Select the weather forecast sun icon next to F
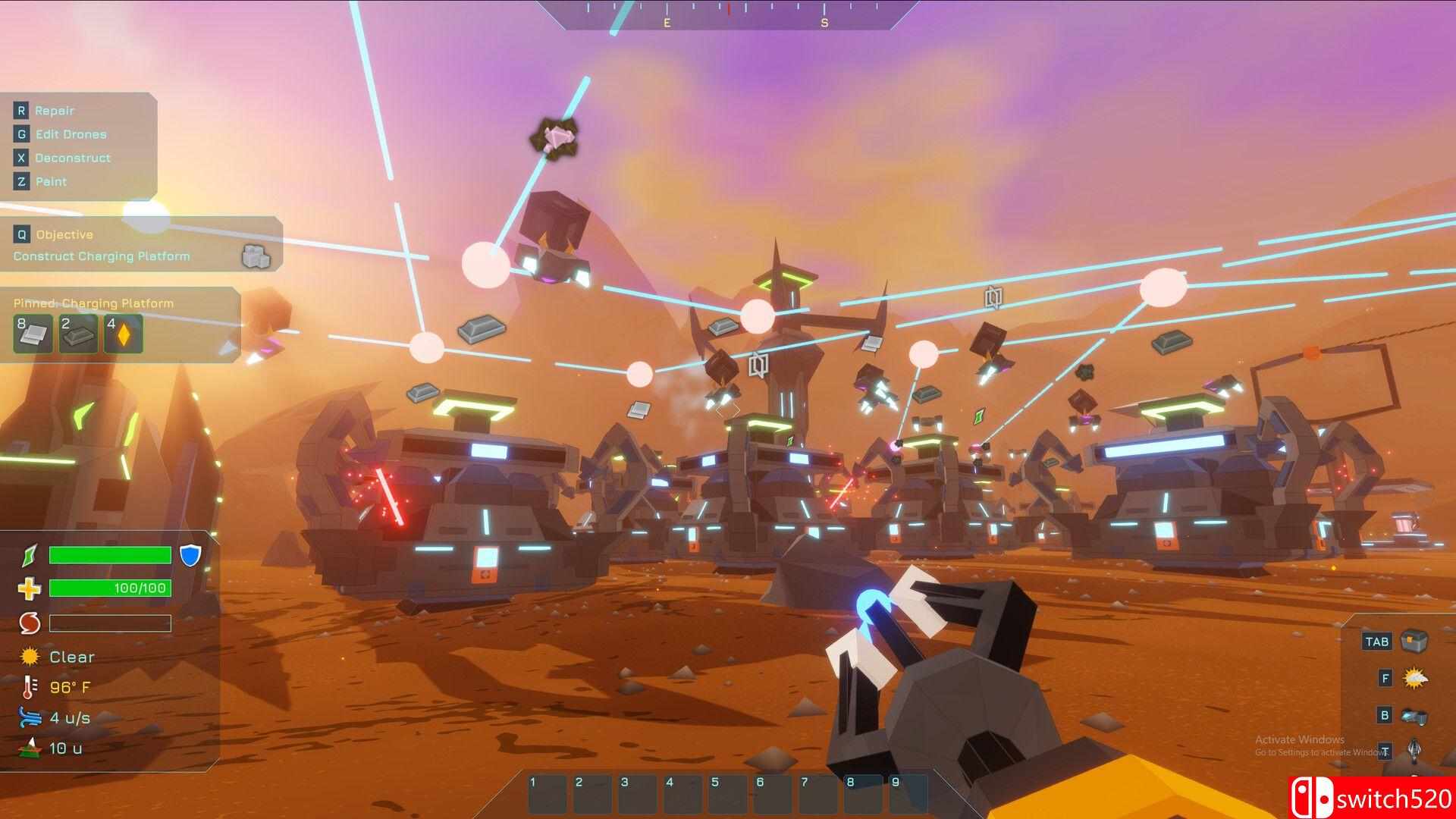This screenshot has width=1456, height=819. point(1417,677)
